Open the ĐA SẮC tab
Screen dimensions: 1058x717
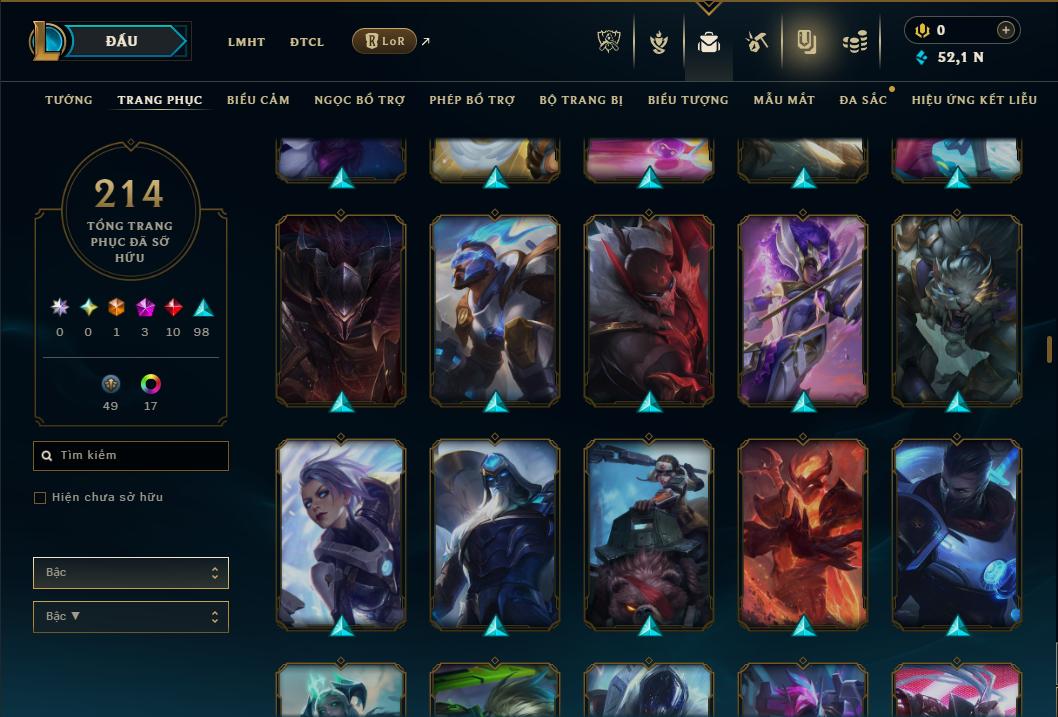pyautogui.click(x=863, y=100)
